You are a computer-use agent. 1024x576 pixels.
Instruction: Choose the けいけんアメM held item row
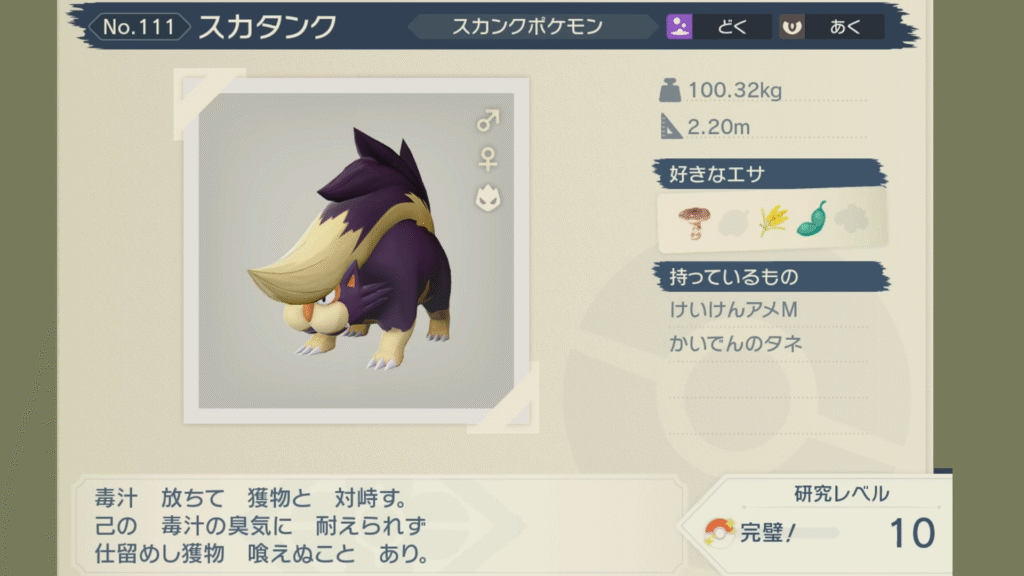(734, 311)
